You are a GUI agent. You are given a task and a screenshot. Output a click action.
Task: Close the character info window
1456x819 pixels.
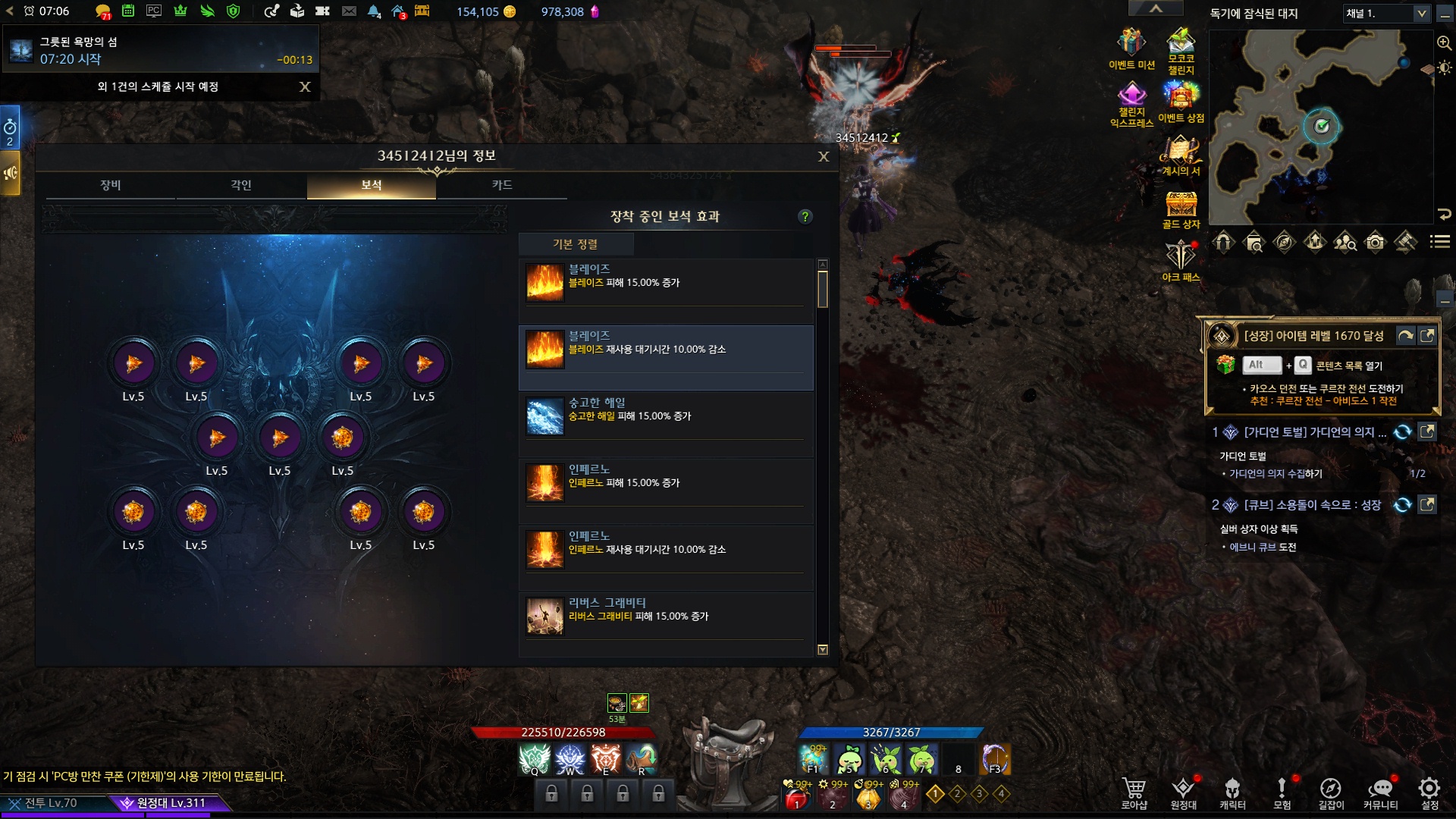click(x=824, y=157)
